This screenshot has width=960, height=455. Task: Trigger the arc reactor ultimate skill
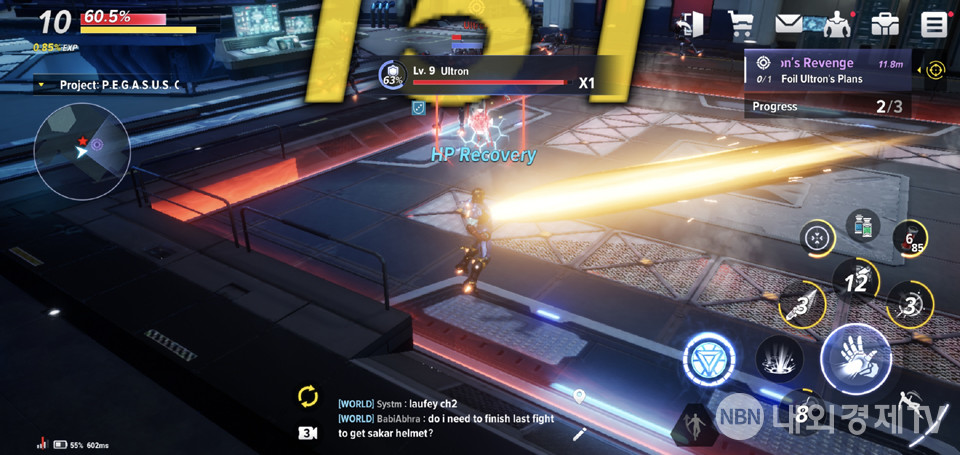(709, 358)
